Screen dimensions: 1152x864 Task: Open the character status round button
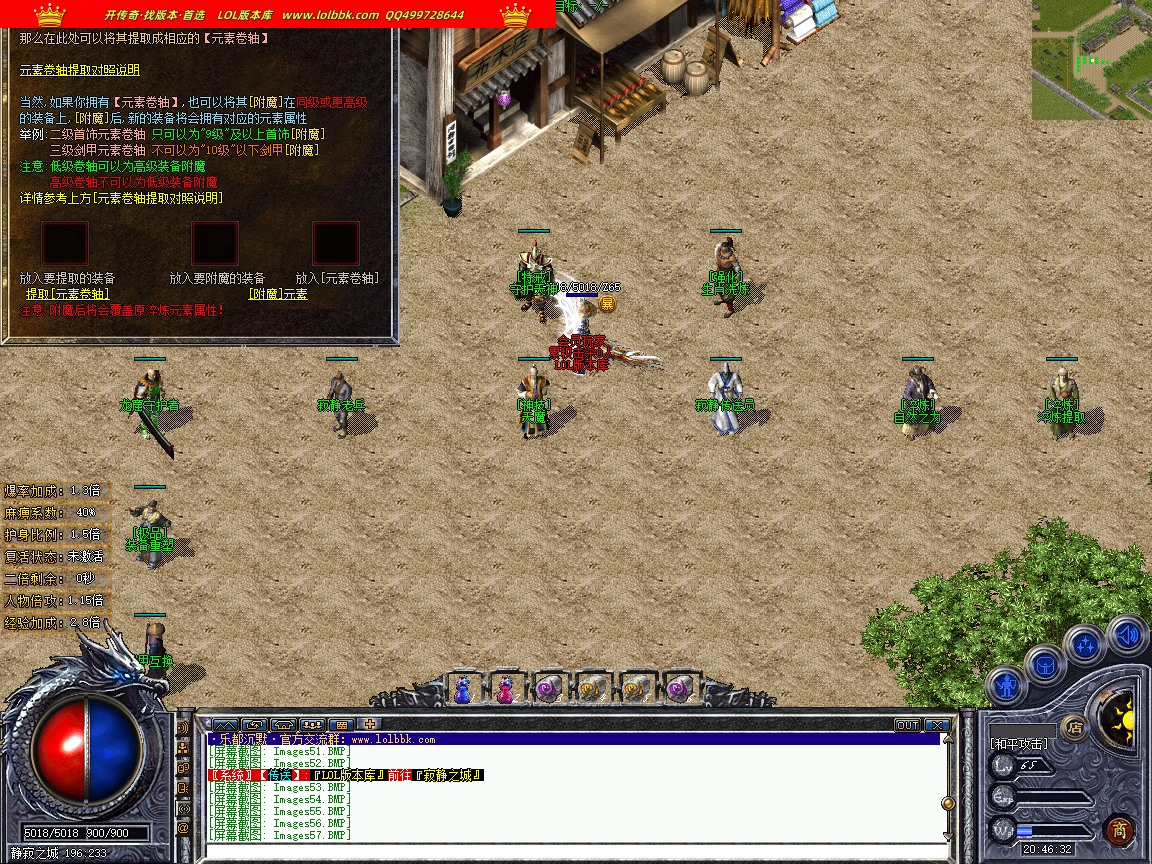1005,688
